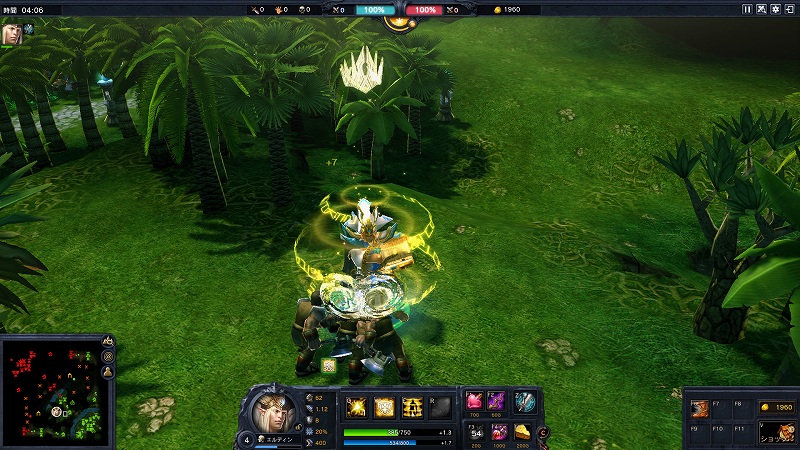Open the settings gear icon
The image size is (800, 450).
pyautogui.click(x=777, y=9)
